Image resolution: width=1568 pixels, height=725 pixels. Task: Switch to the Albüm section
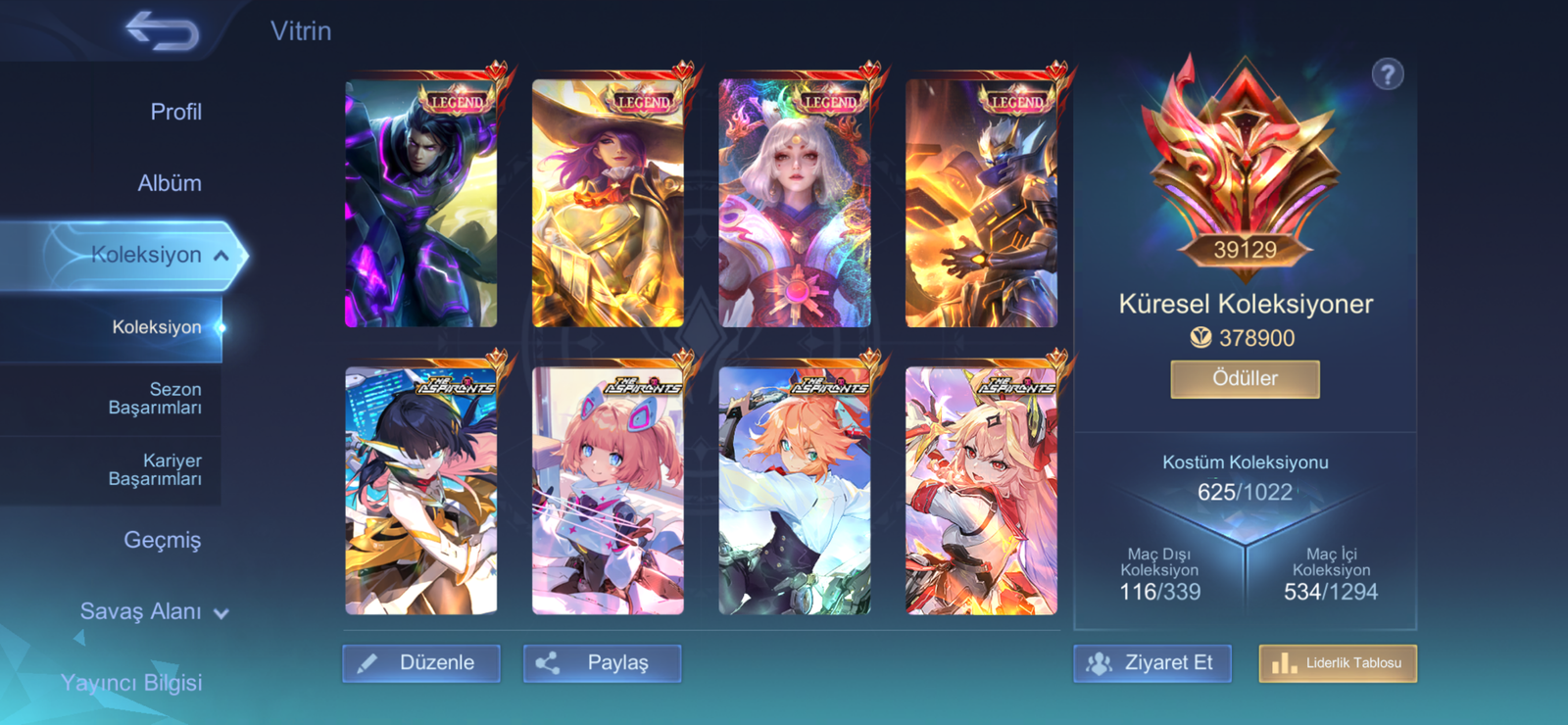[170, 183]
